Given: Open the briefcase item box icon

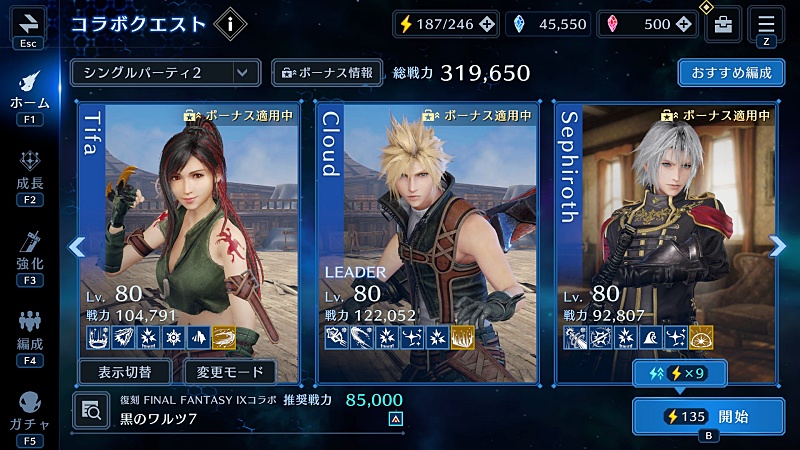Looking at the screenshot, I should click(723, 24).
